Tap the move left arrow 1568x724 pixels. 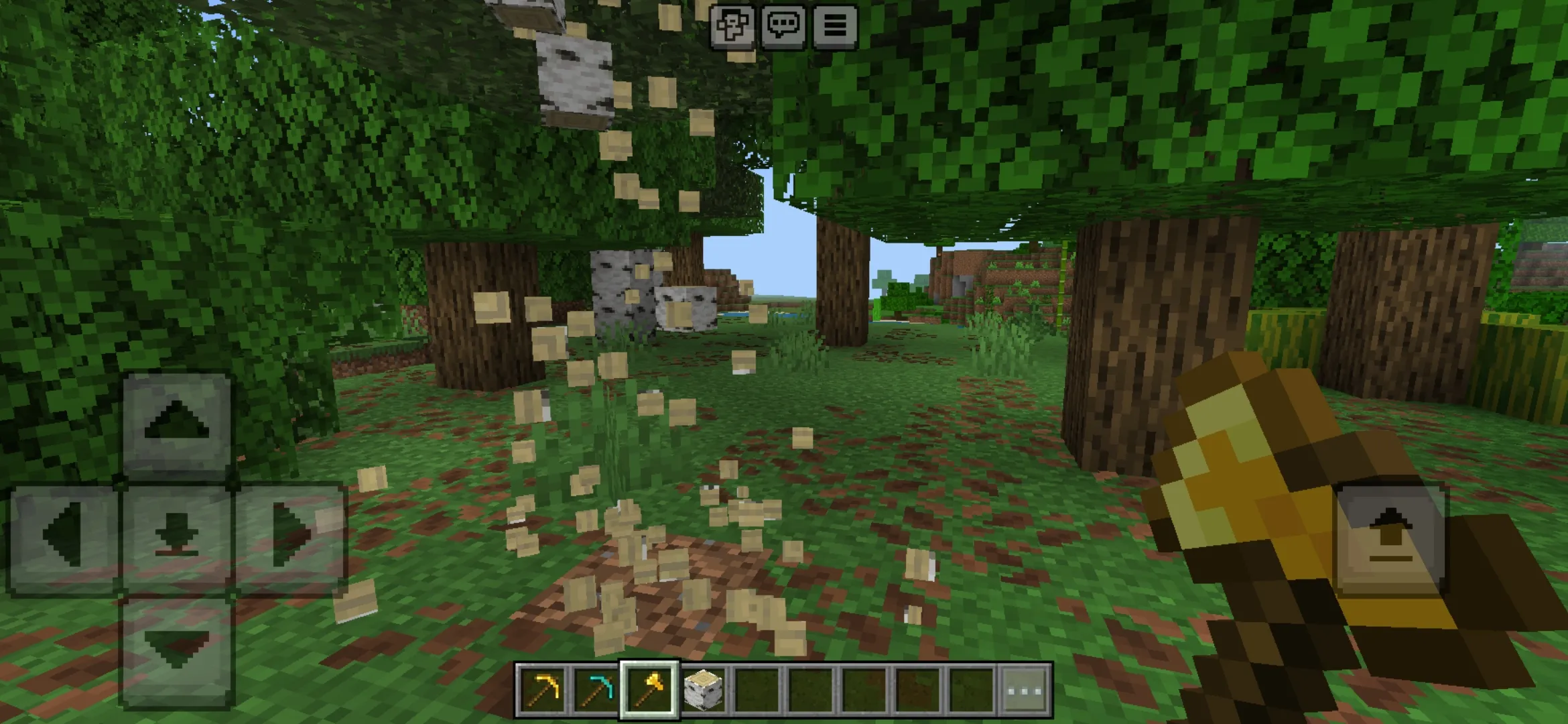pyautogui.click(x=64, y=536)
